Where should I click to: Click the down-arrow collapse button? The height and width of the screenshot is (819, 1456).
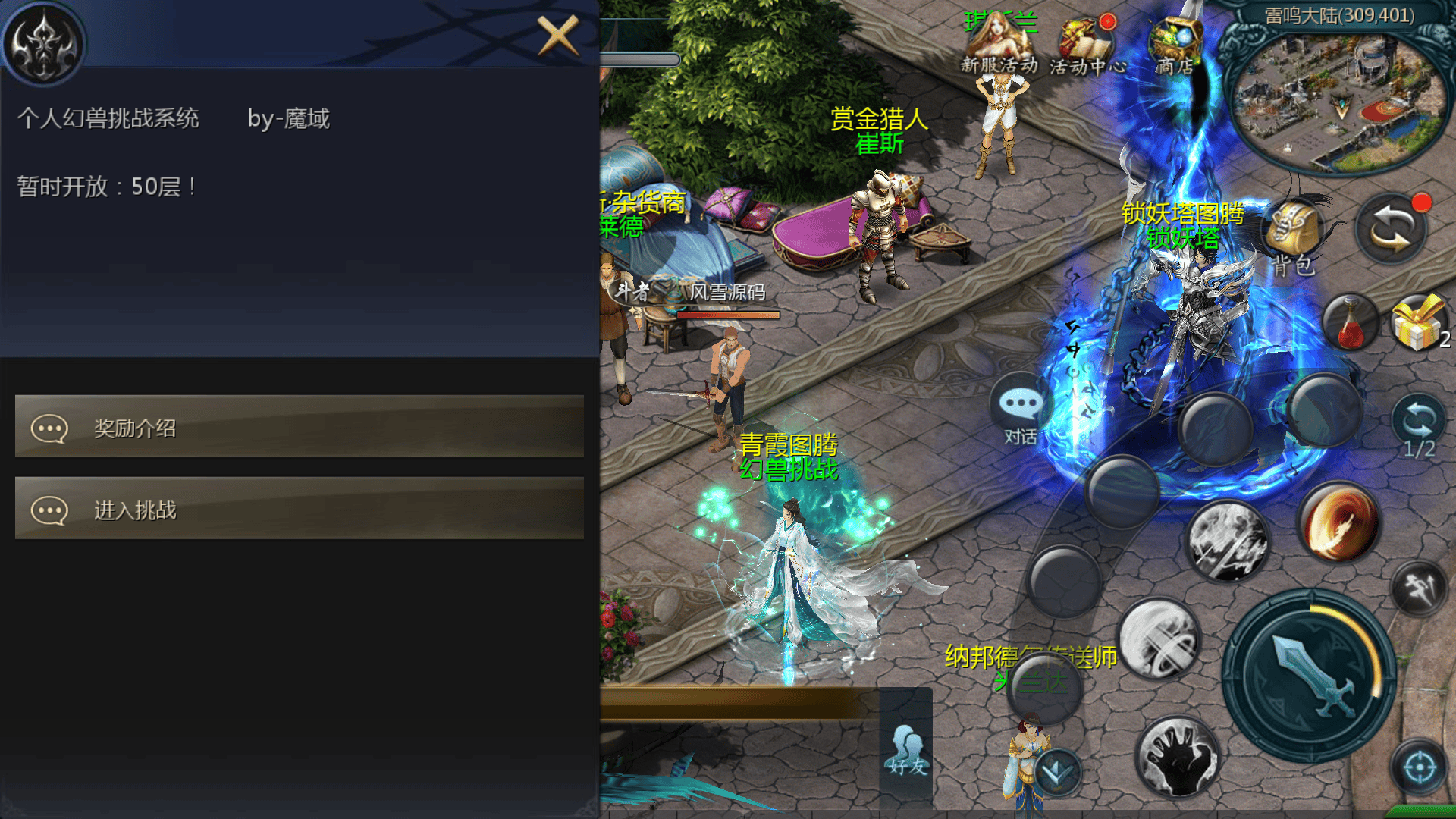click(1056, 772)
